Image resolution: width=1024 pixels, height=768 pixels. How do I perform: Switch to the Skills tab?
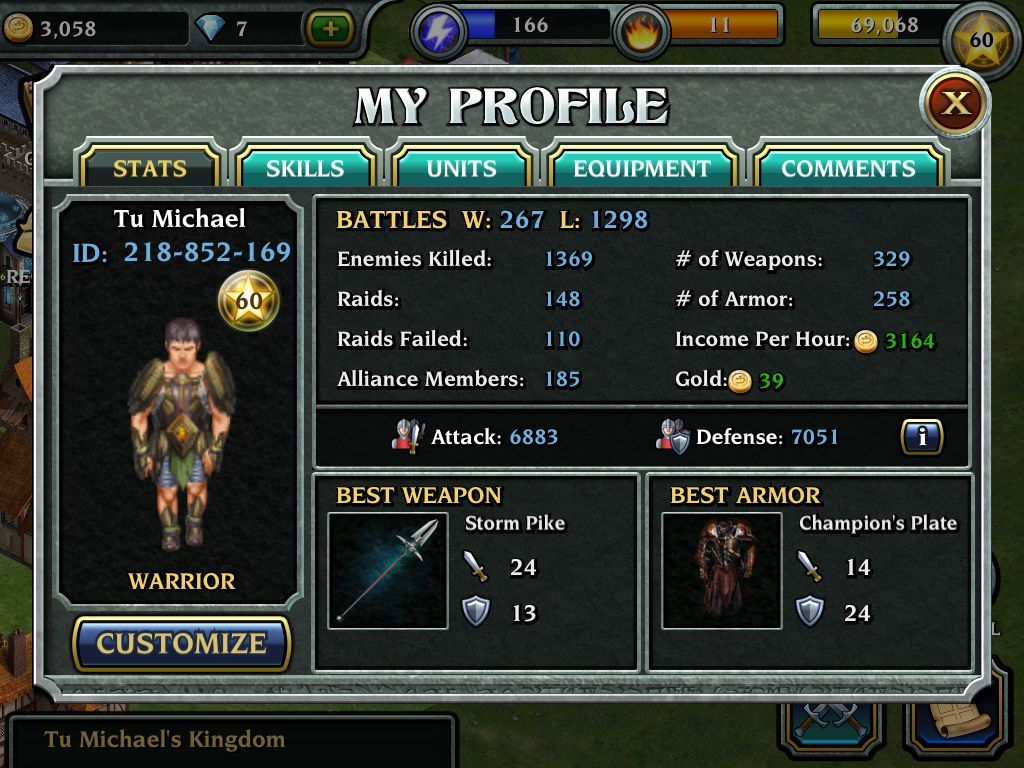(304, 168)
